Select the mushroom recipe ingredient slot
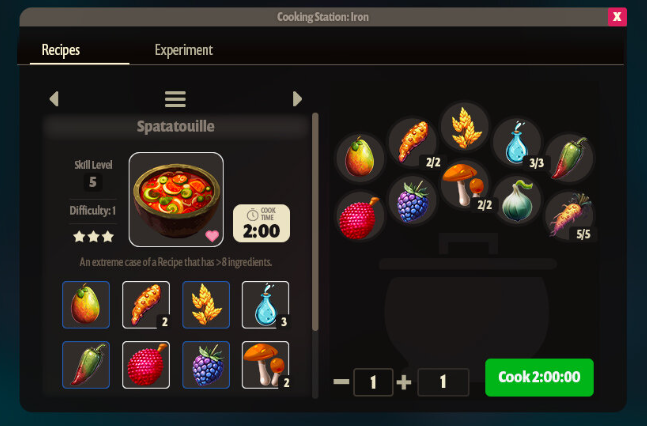Image resolution: width=647 pixels, height=426 pixels. [x=265, y=365]
